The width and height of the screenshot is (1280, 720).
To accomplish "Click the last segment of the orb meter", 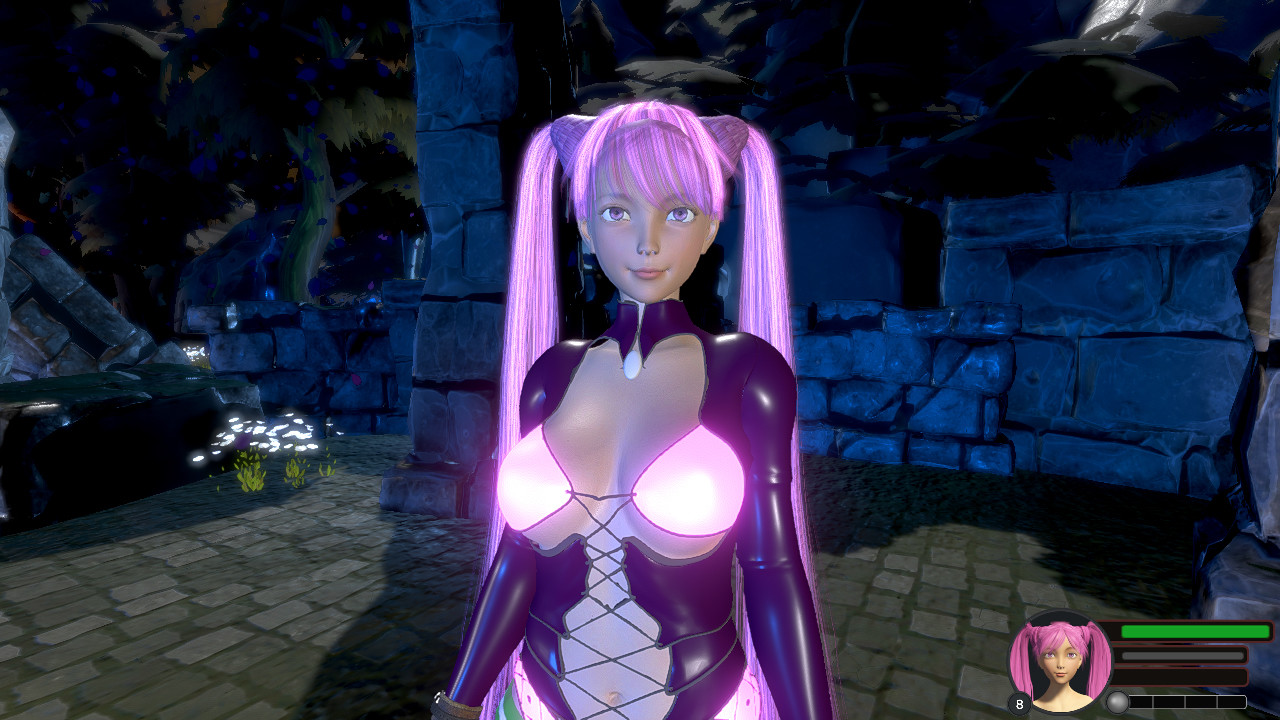I will (1231, 701).
